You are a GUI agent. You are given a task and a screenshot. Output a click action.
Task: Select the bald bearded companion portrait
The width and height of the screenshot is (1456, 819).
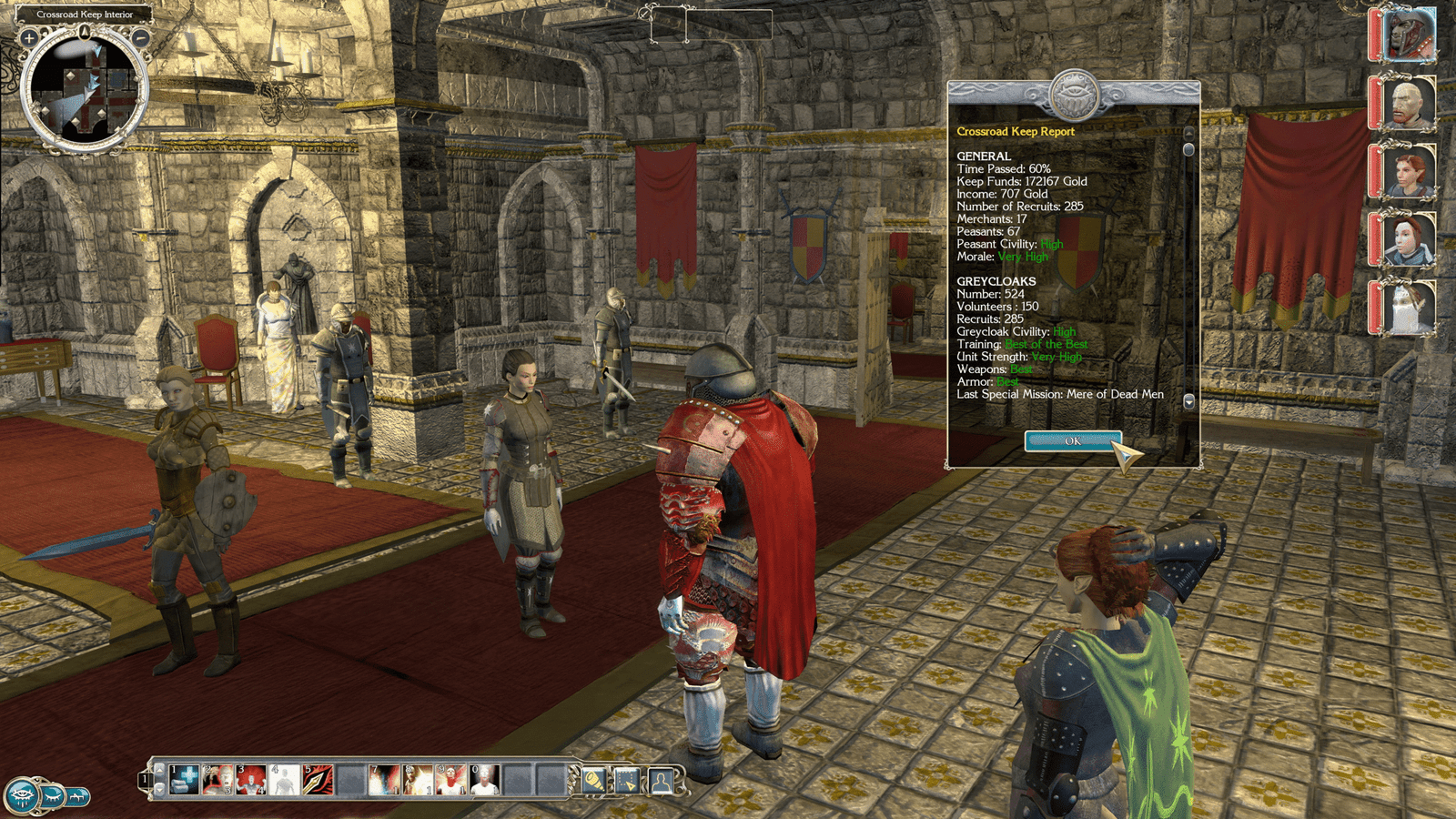(1408, 102)
